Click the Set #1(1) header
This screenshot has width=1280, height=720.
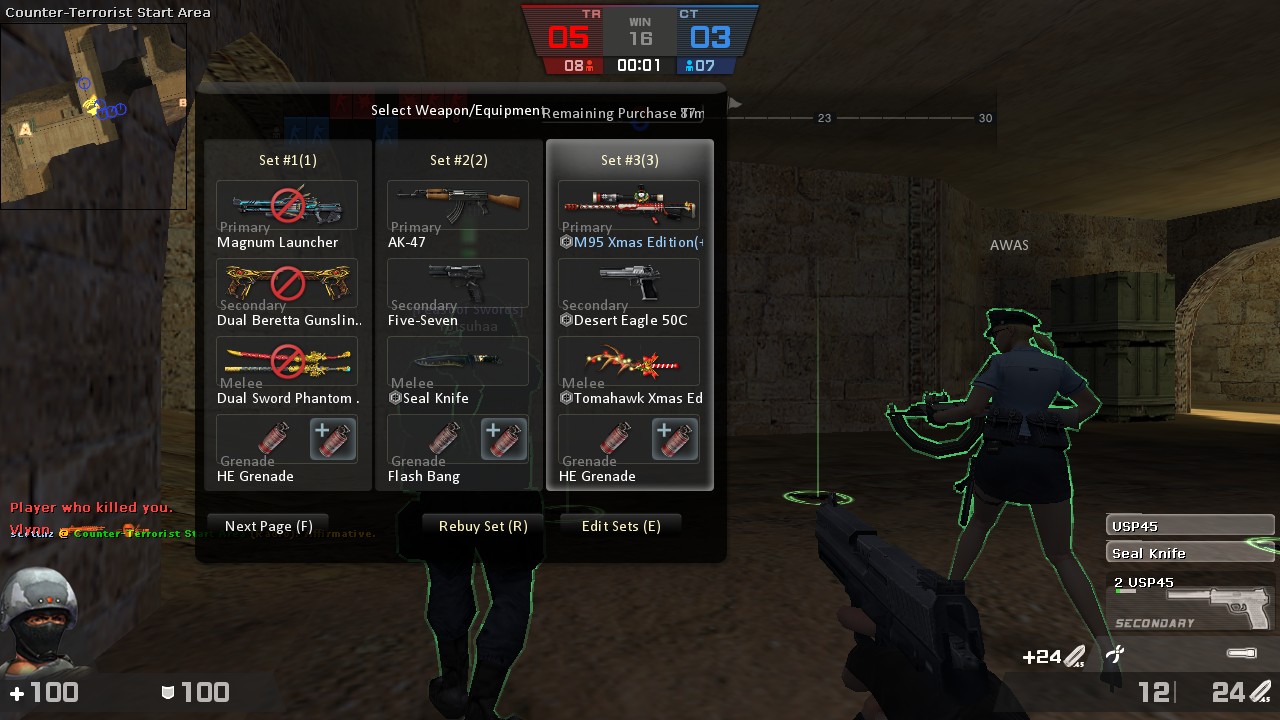click(288, 160)
